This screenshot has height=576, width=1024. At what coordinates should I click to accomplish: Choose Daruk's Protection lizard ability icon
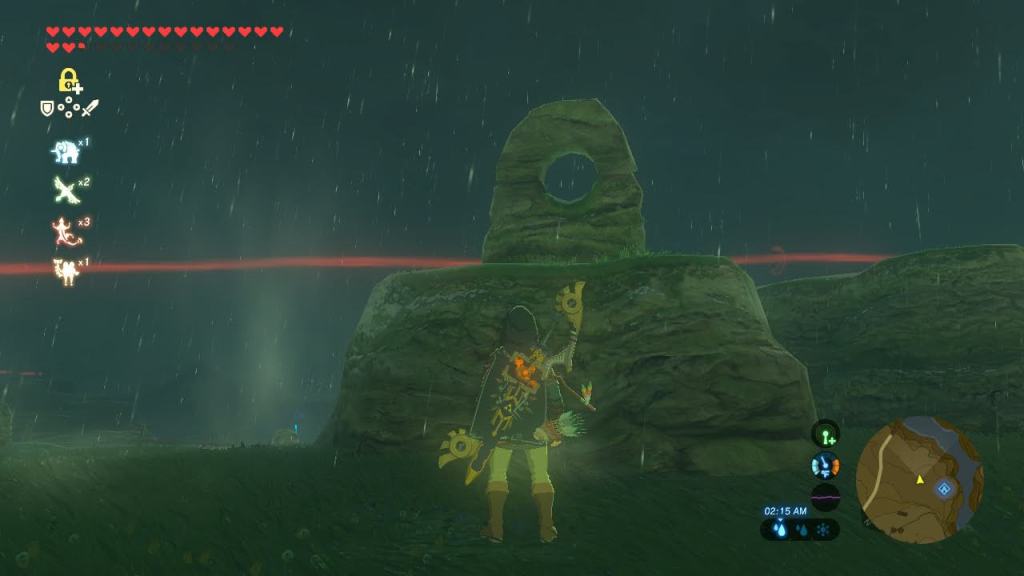point(65,231)
